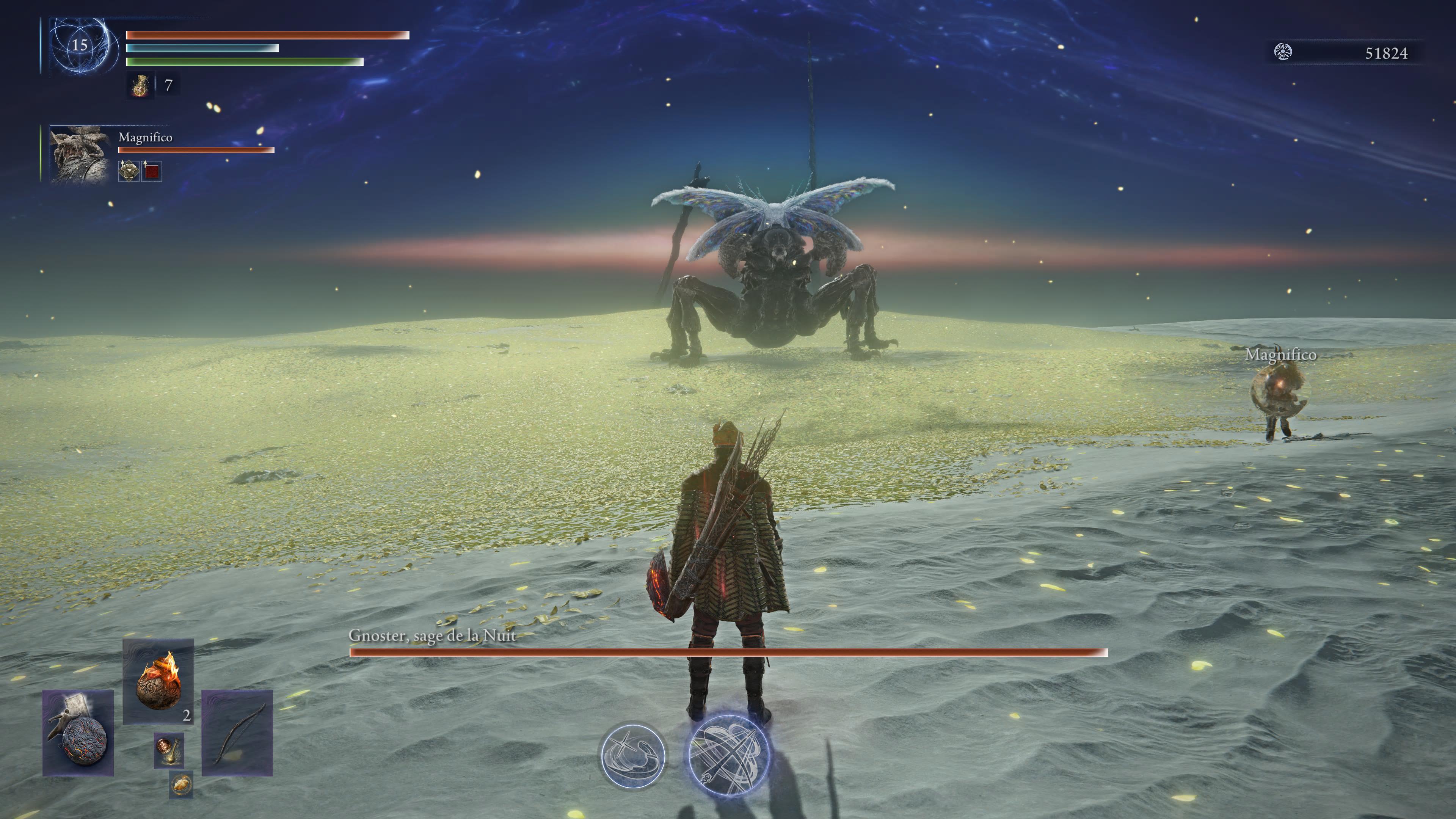Click the runes currency icon
This screenshot has width=1456, height=819.
(1283, 52)
